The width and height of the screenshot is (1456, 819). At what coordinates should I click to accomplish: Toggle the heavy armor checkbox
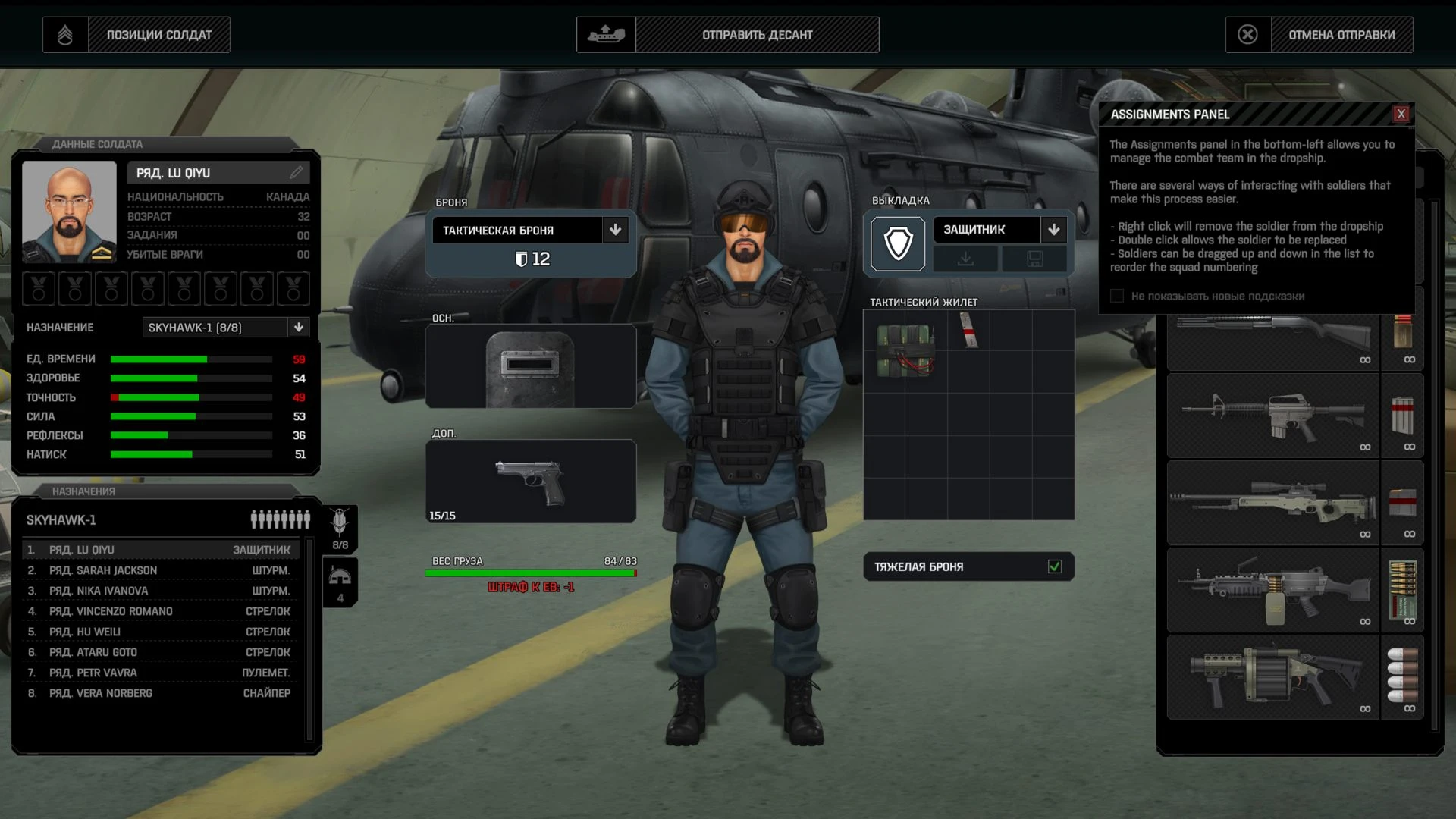coord(1054,566)
